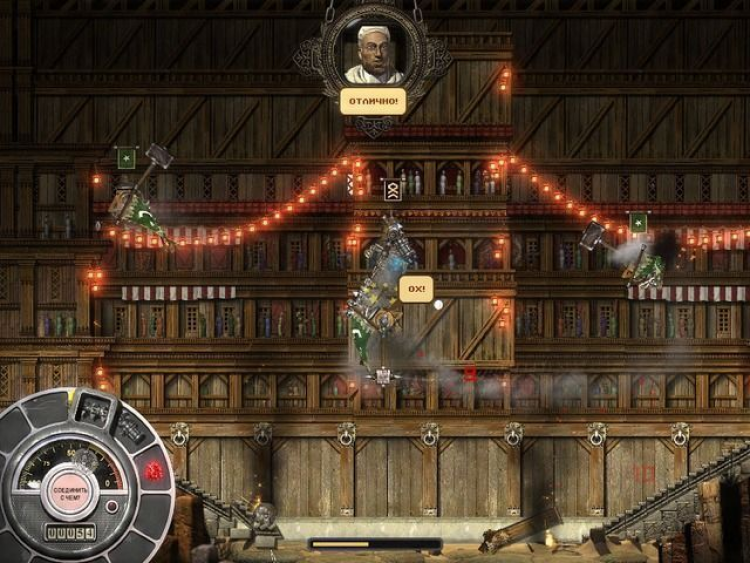Select the cannon part slot on wheel

pos(131,428)
